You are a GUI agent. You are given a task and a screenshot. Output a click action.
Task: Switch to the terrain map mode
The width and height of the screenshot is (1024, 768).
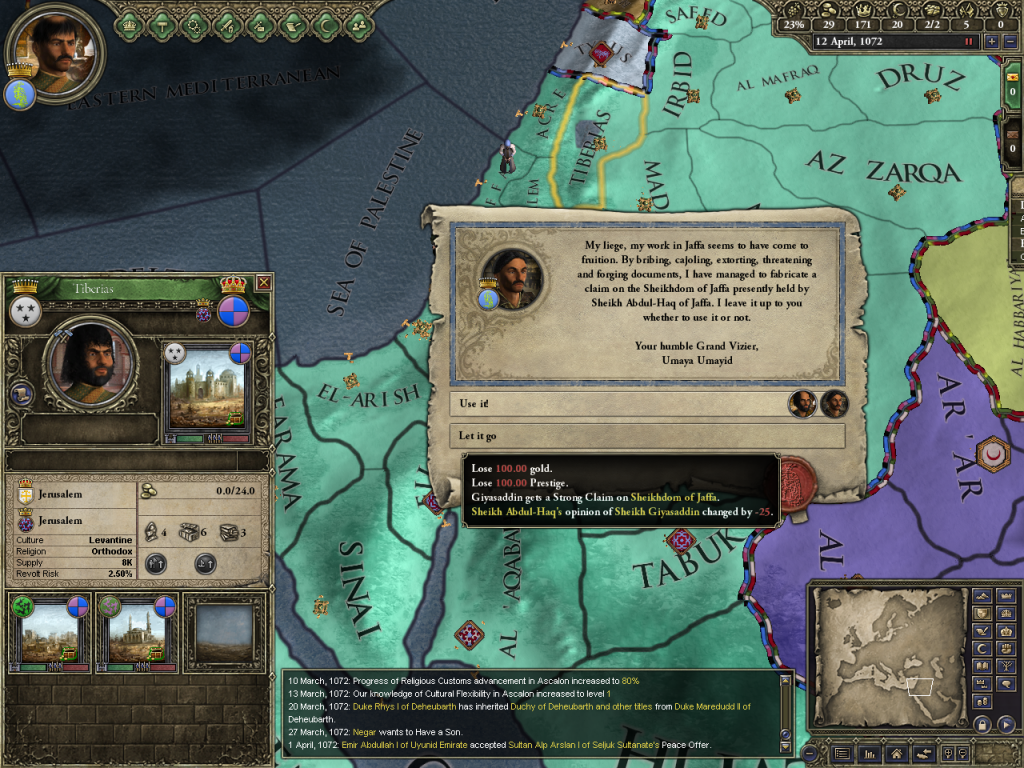coord(981,596)
